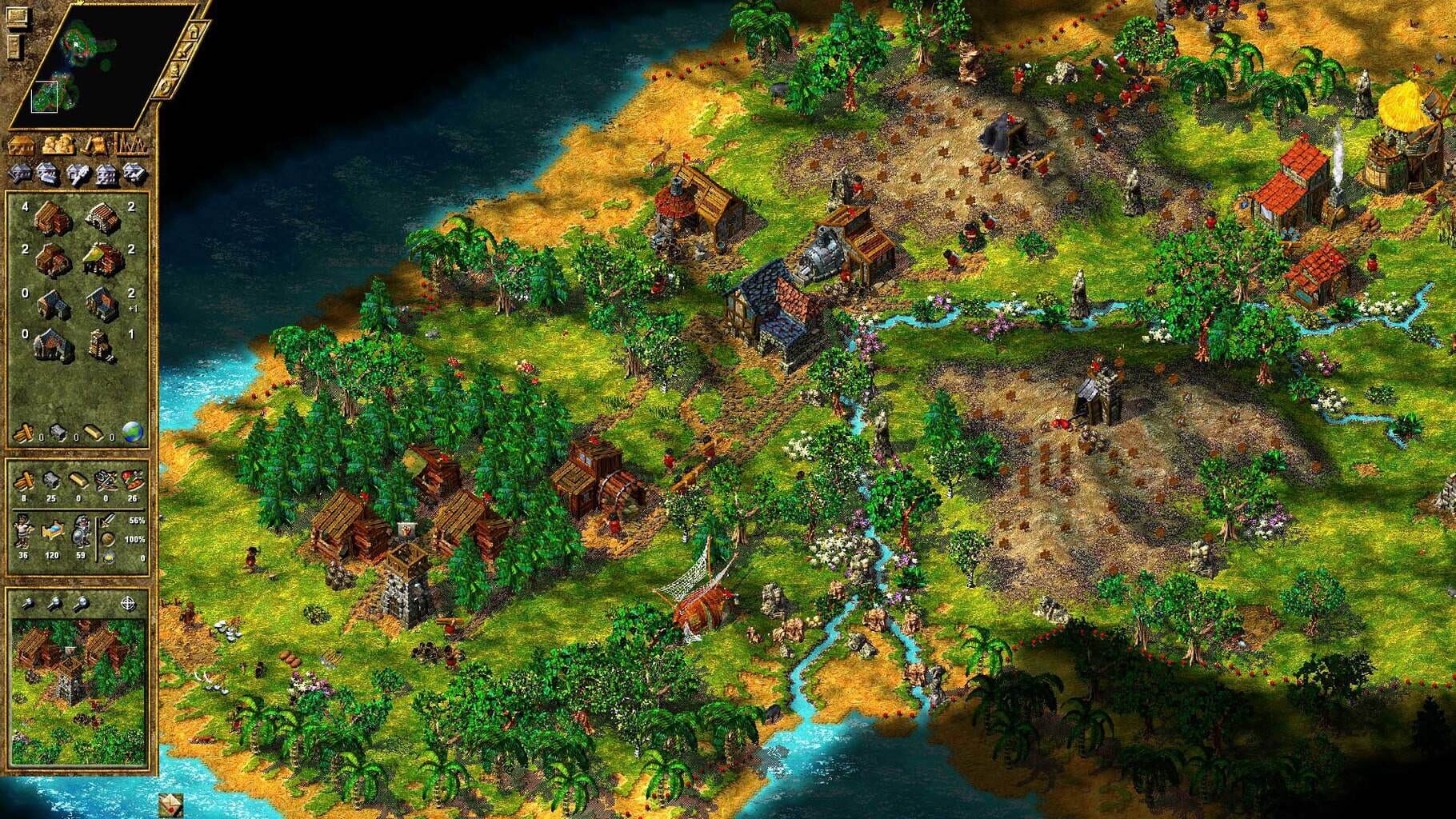Click the globe icon next to resource counts

[134, 431]
